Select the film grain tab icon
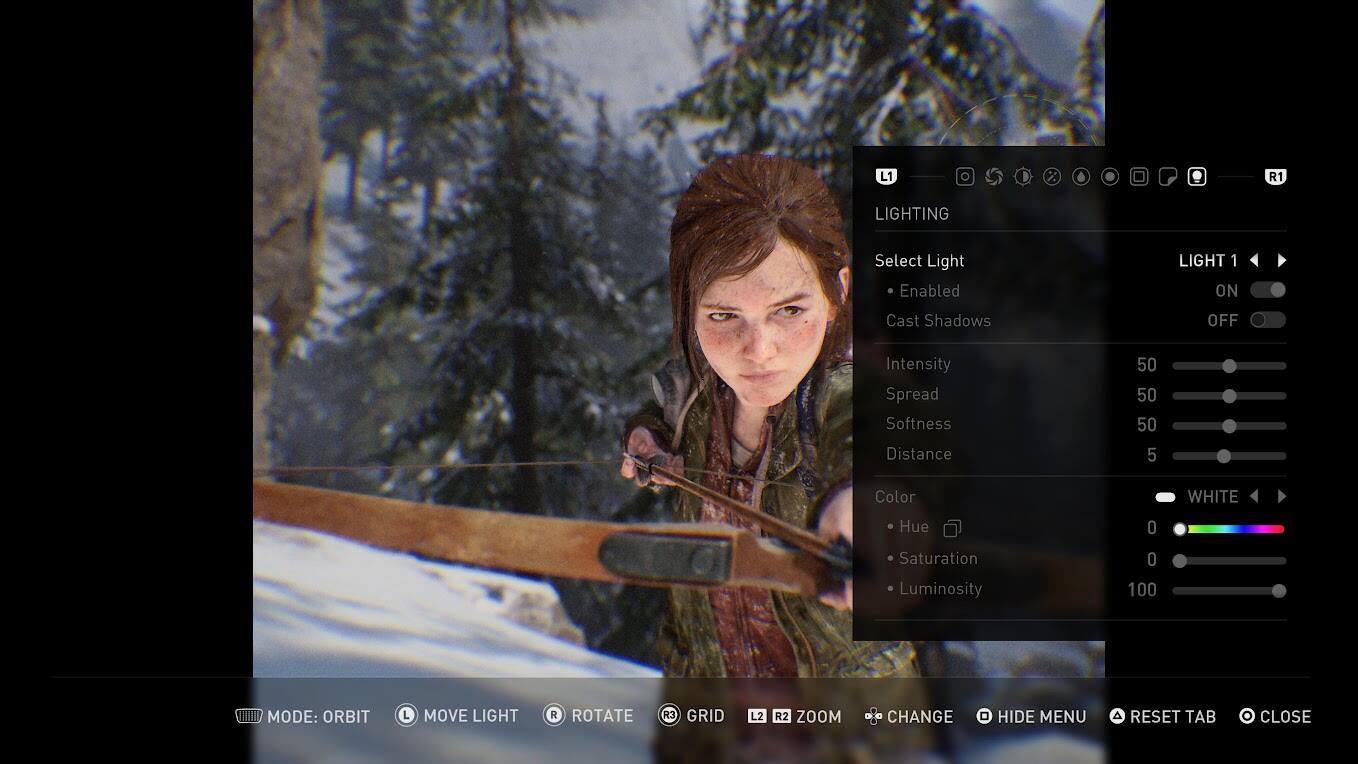The image size is (1358, 764). pyautogui.click(x=1052, y=176)
